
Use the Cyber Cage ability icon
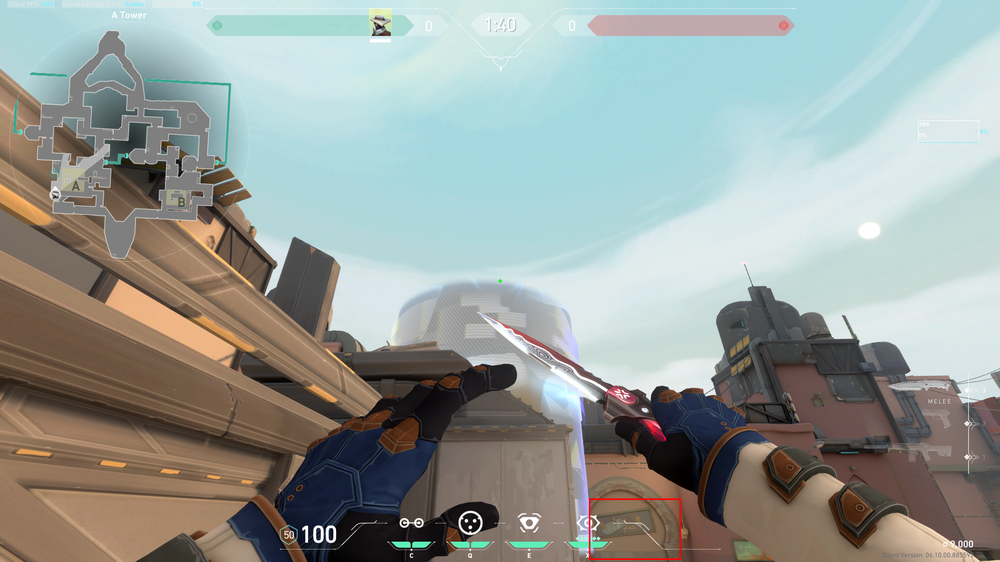470,522
